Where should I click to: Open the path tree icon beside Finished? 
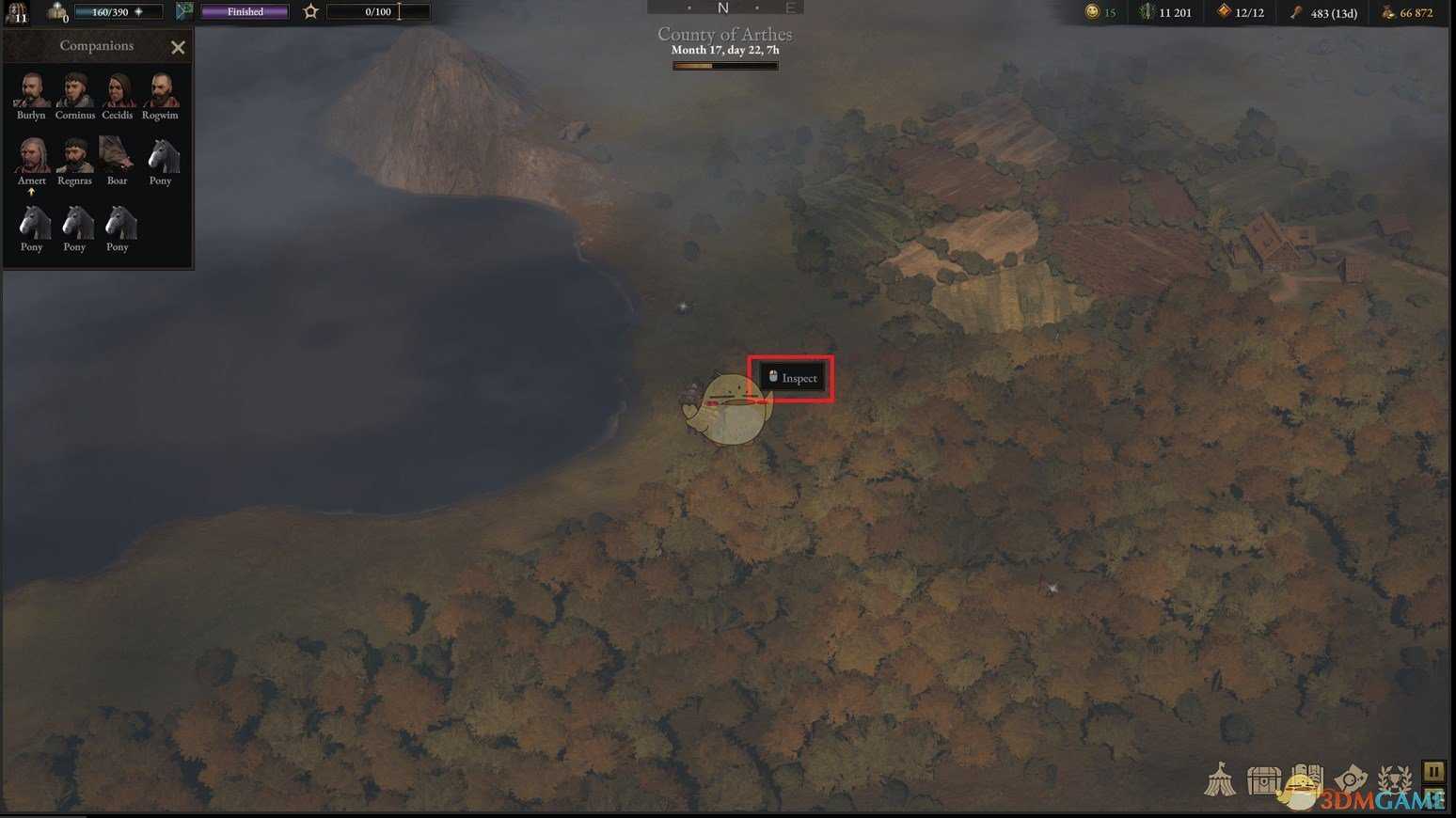tap(184, 11)
